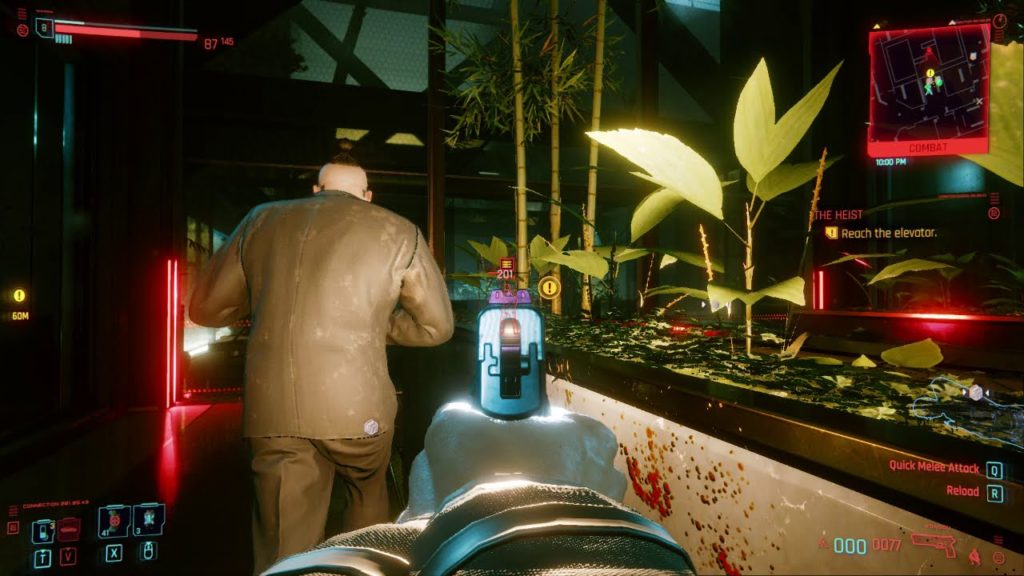Screen dimensions: 1024x576
Task: Select the equipped pistol weapon icon
Action: (934, 543)
